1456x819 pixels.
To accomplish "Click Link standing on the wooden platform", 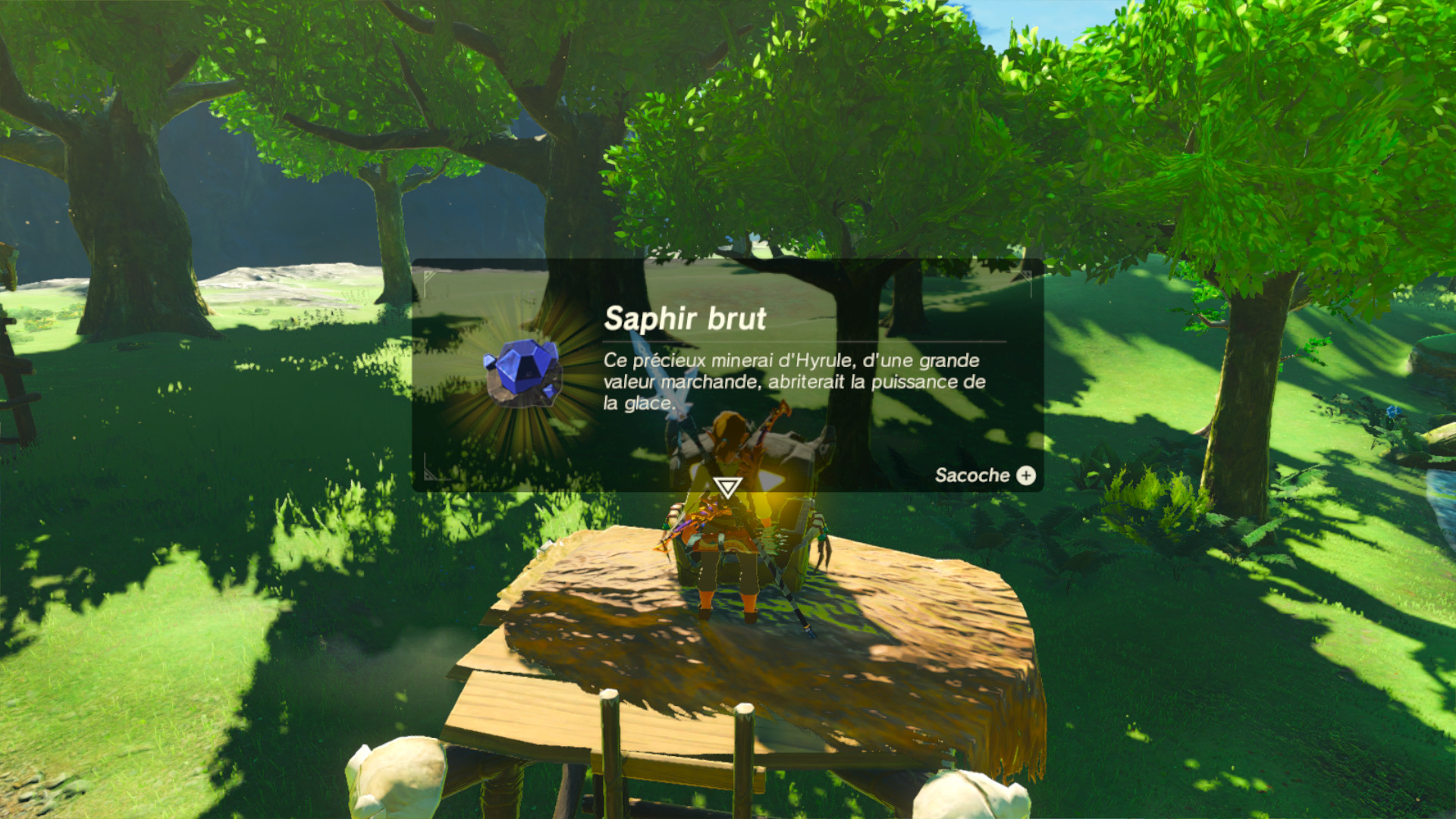I will [x=730, y=576].
